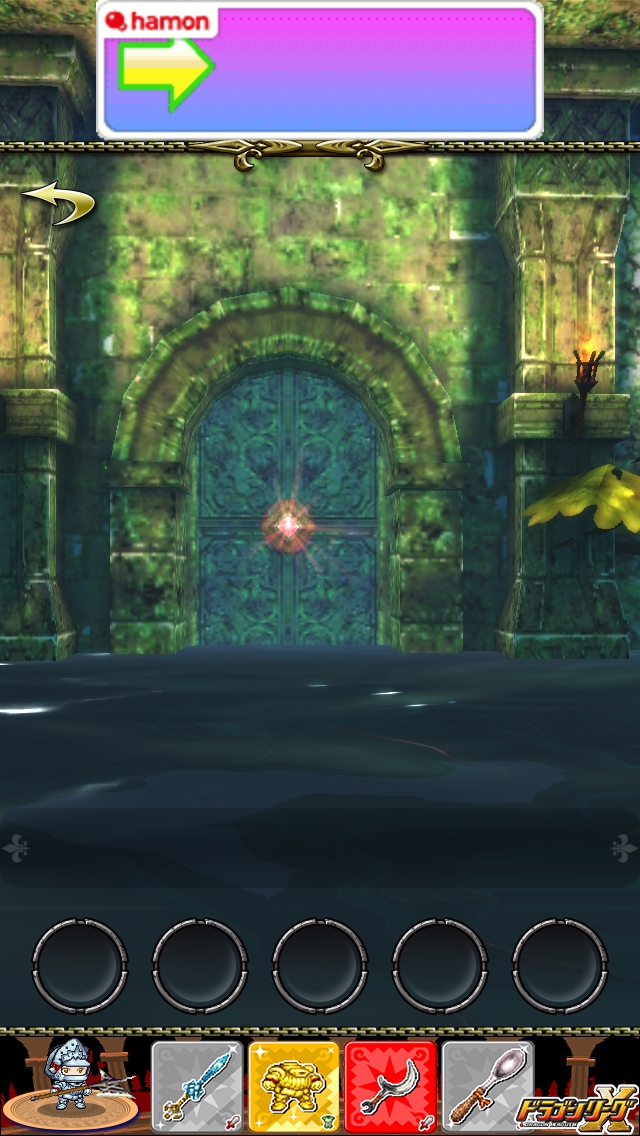
Task: Go back with the golden curved arrow
Action: pos(58,203)
